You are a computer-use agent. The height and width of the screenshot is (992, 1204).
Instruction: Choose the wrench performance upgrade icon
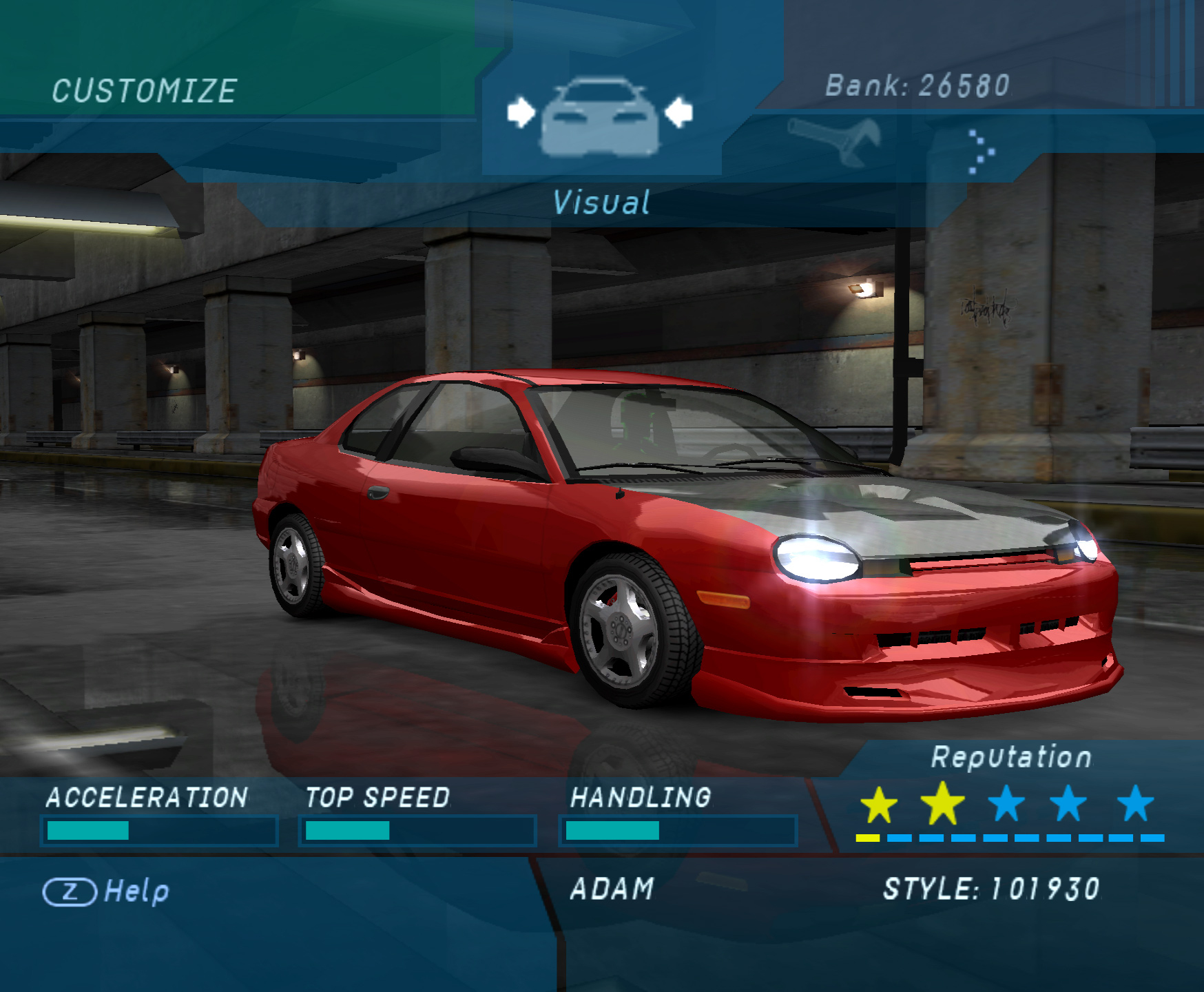coord(835,141)
